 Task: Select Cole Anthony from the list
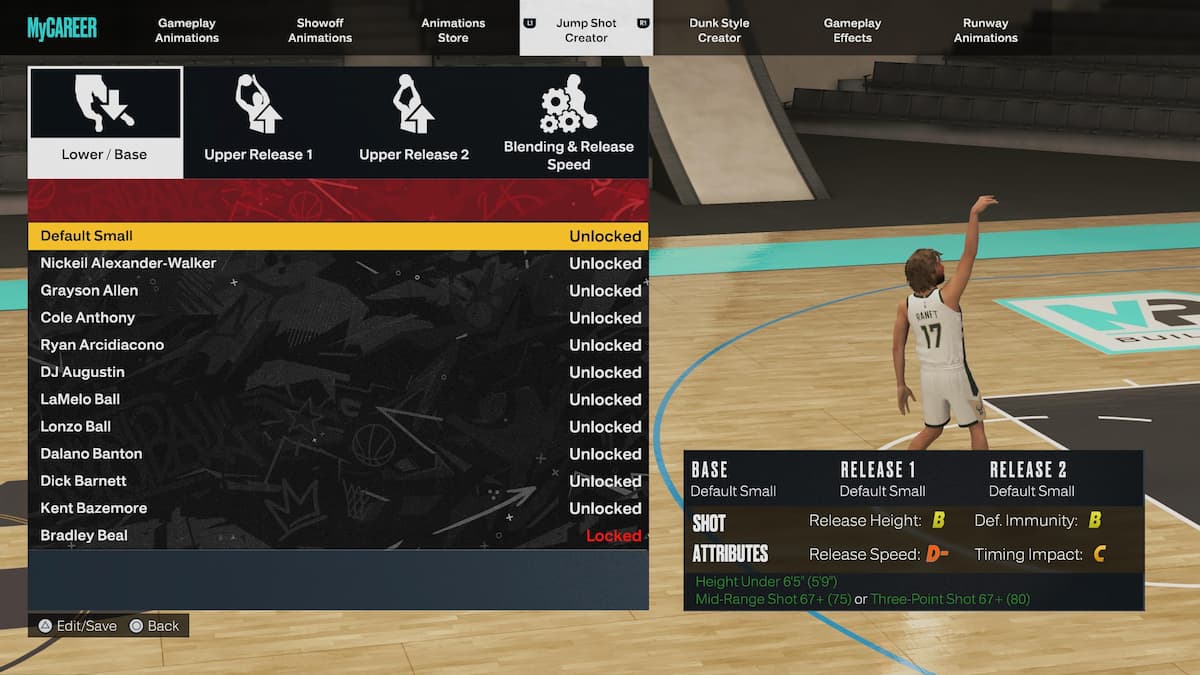pyautogui.click(x=338, y=318)
